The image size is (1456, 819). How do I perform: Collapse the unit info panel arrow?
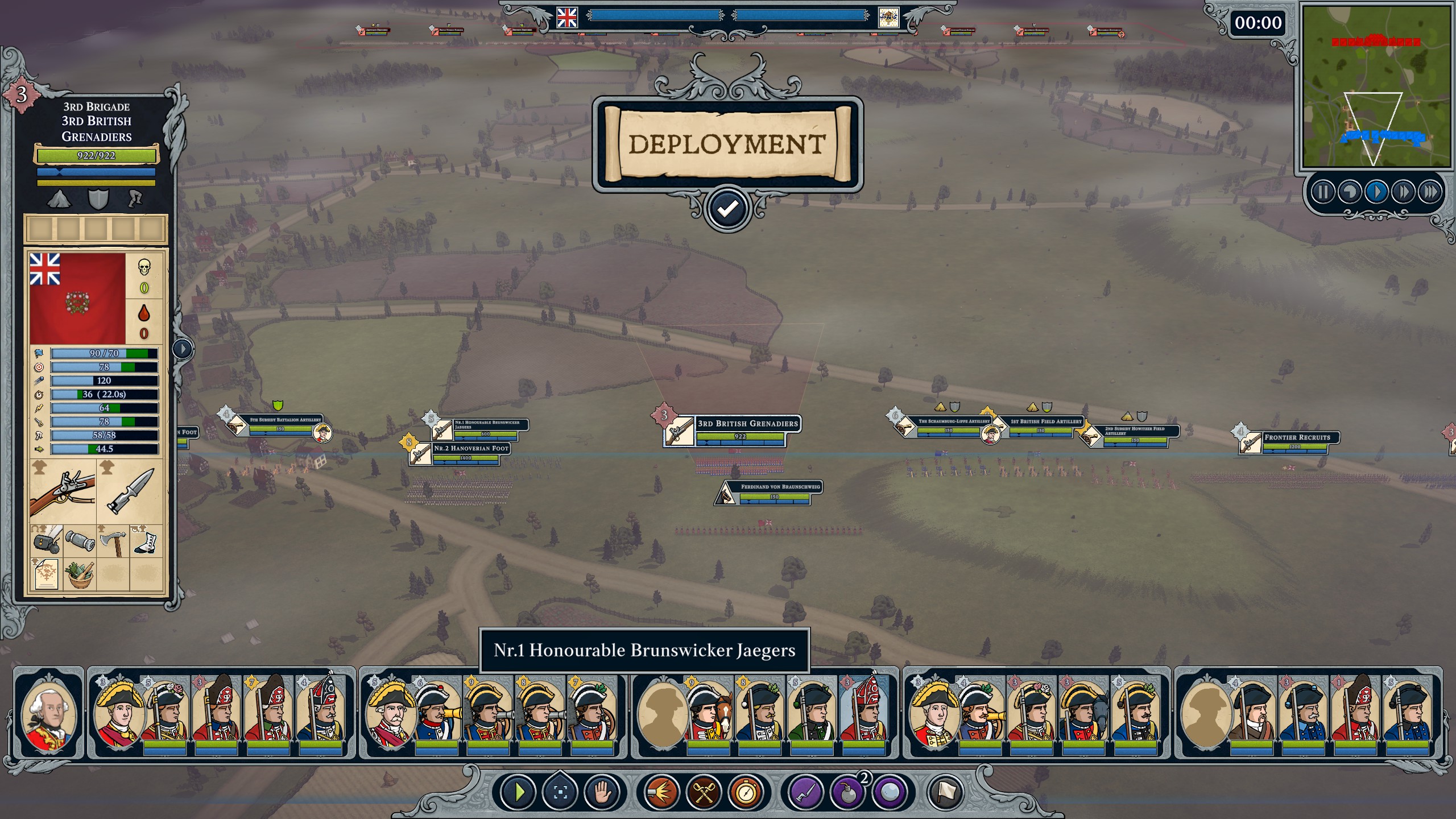183,348
